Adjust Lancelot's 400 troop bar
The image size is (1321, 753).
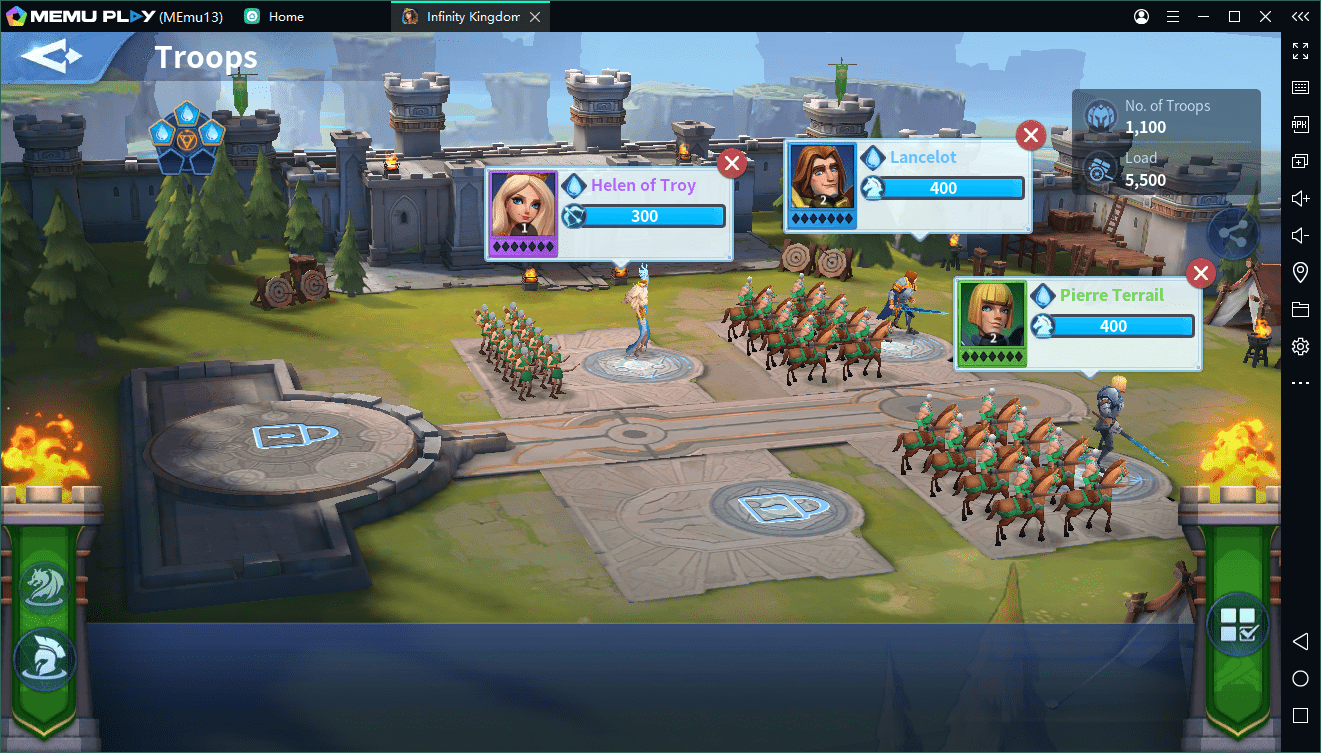[952, 188]
